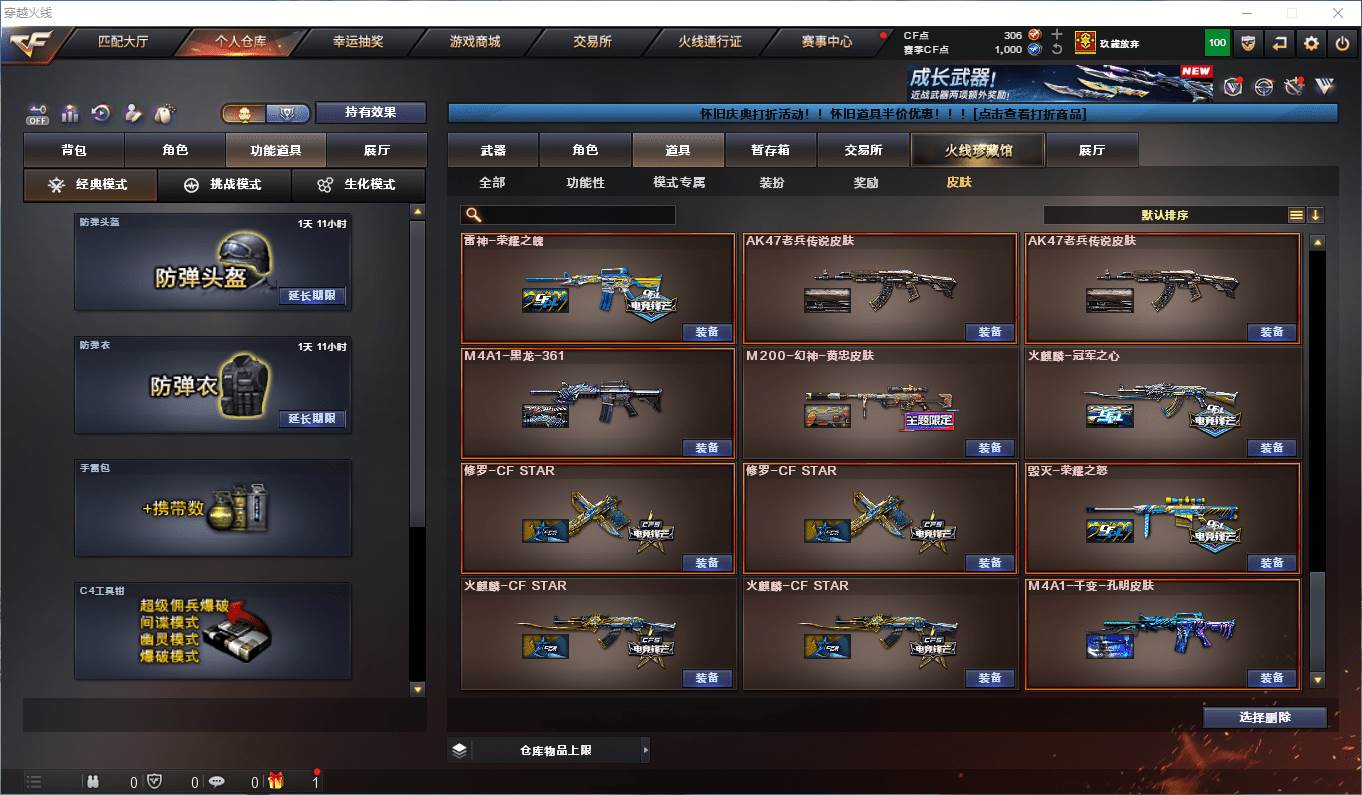Viewport: 1362px width, 795px height.
Task: Open the 匹配大厅 lobby tab
Action: coord(122,42)
